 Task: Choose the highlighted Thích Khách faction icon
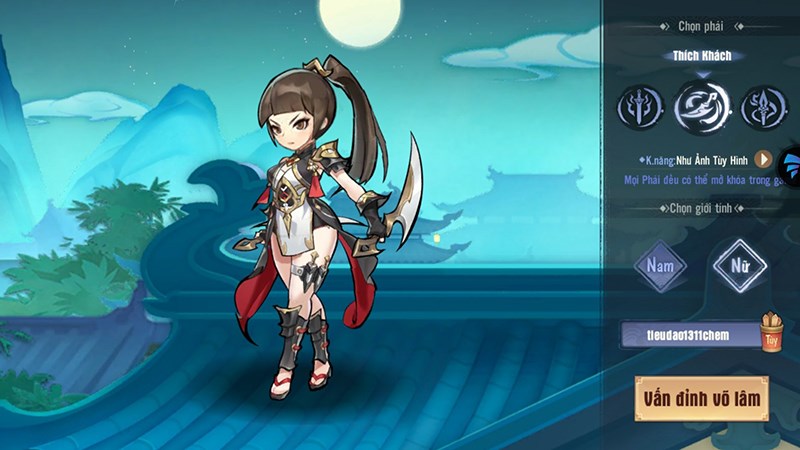702,107
